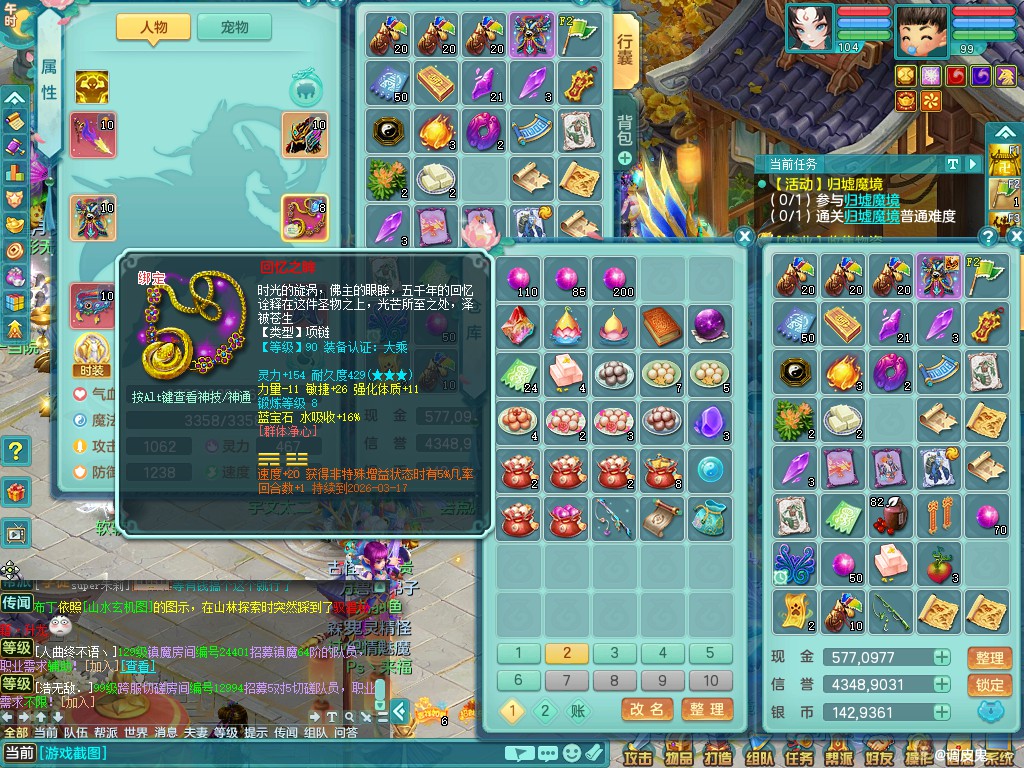Add cash with the 现金 plus button

[942, 657]
